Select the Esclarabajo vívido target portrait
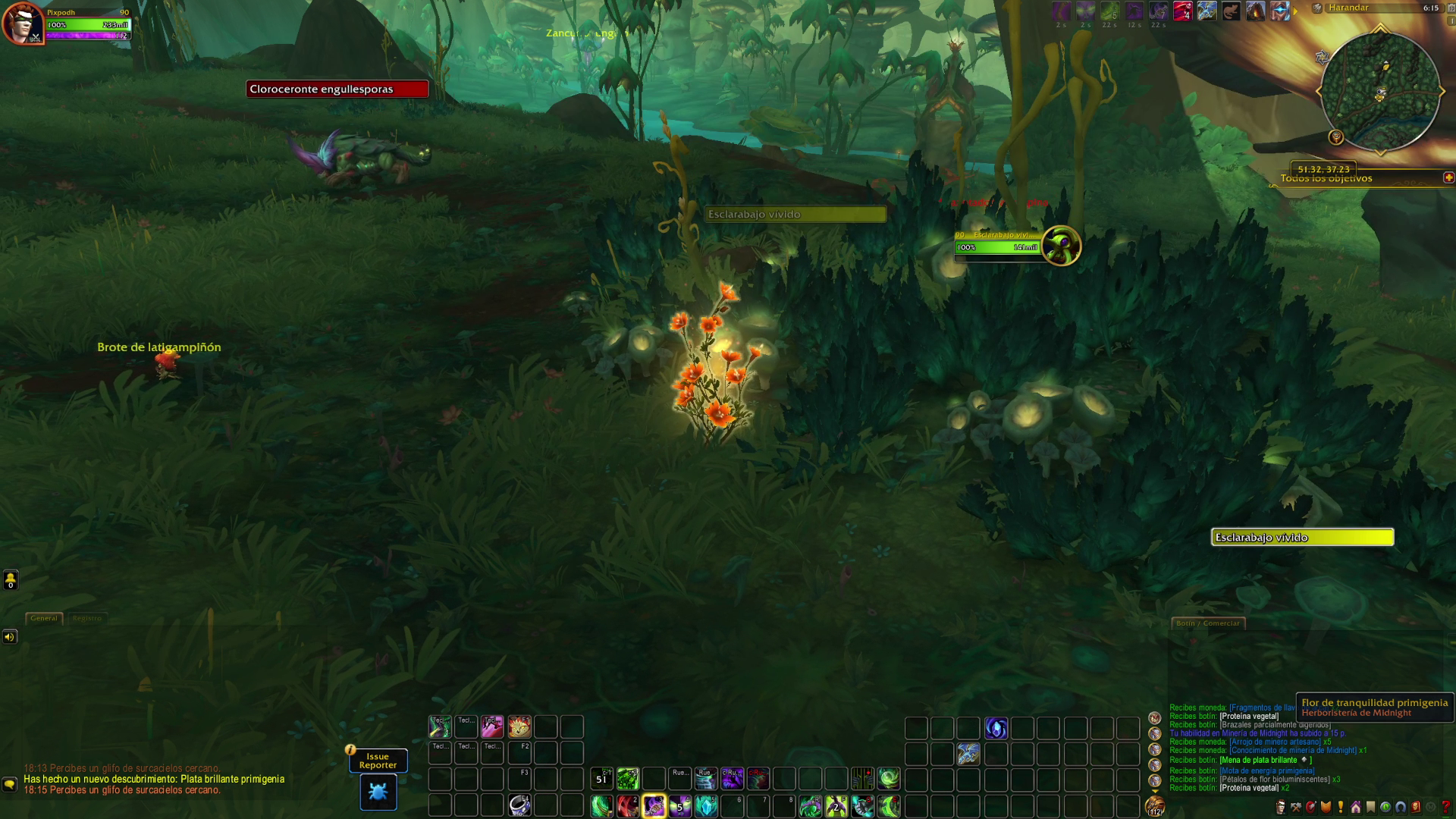The image size is (1456, 819). click(x=1061, y=246)
